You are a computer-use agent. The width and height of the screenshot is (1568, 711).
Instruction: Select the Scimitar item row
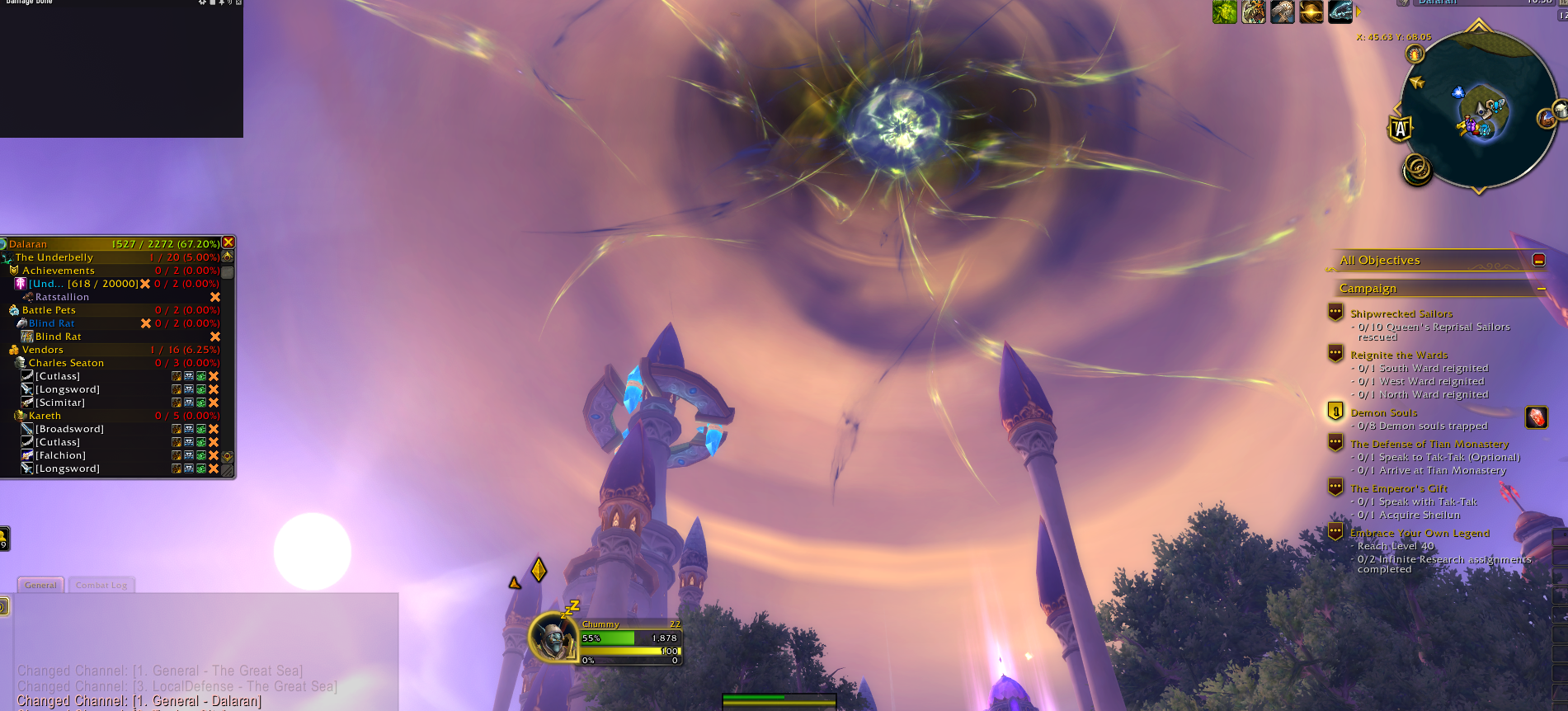59,403
